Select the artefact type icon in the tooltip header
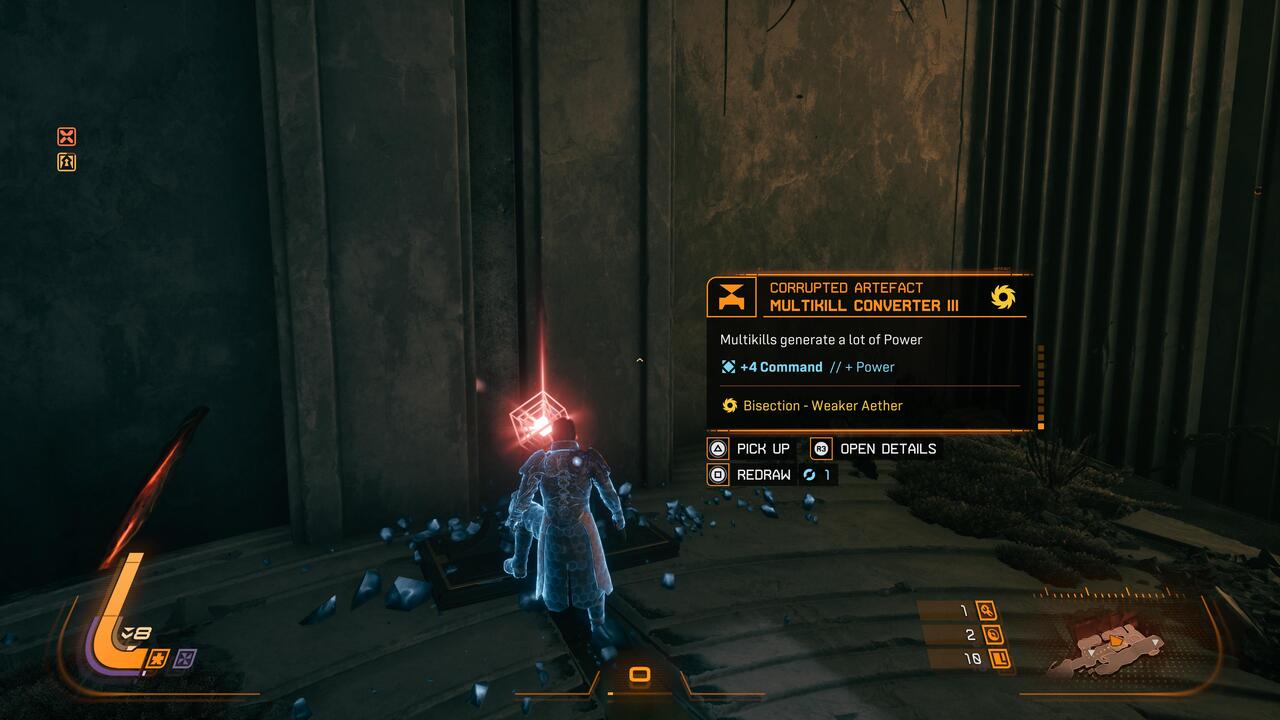This screenshot has height=720, width=1280. (x=731, y=297)
